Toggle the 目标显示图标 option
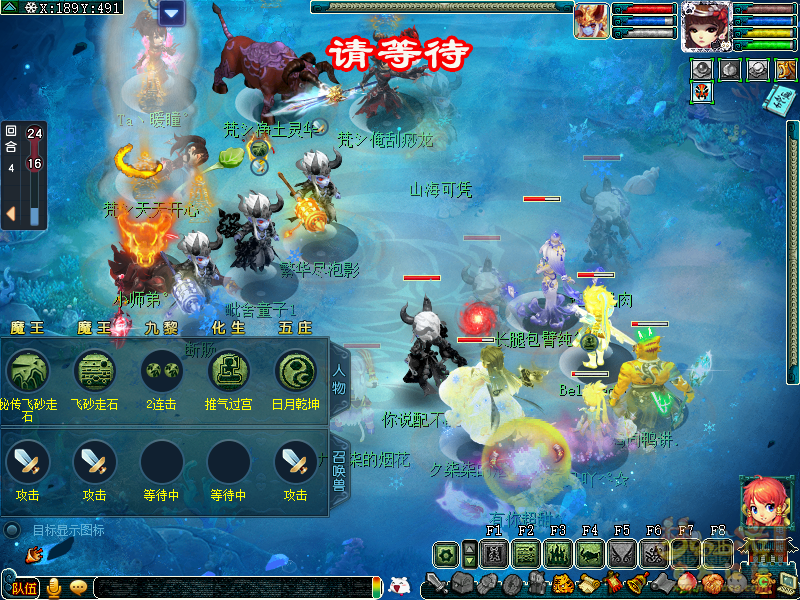 (x=12, y=530)
